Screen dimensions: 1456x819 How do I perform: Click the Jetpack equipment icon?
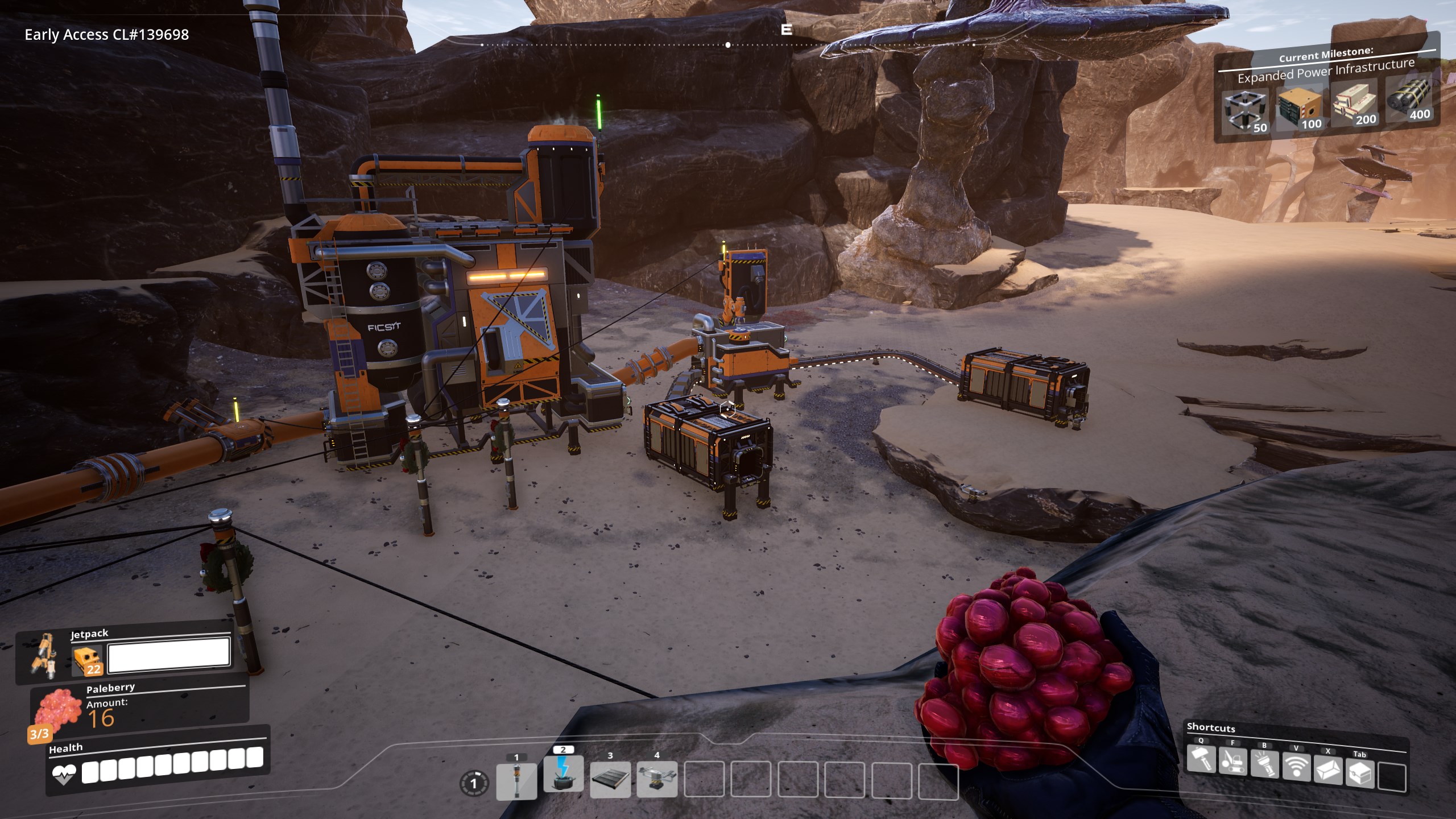[43, 656]
